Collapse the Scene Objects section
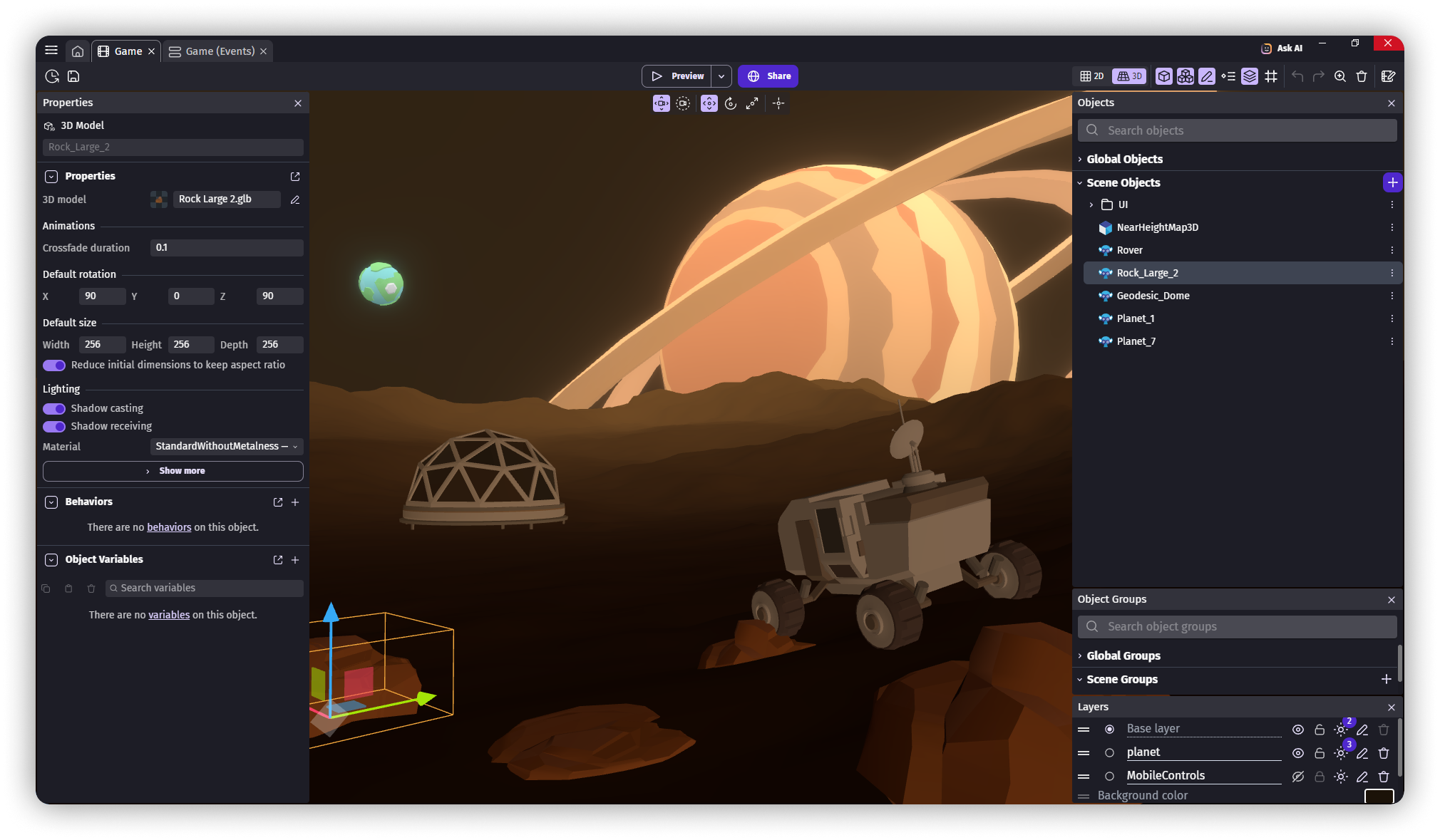Screen dimensions: 1440x840 tap(1080, 182)
